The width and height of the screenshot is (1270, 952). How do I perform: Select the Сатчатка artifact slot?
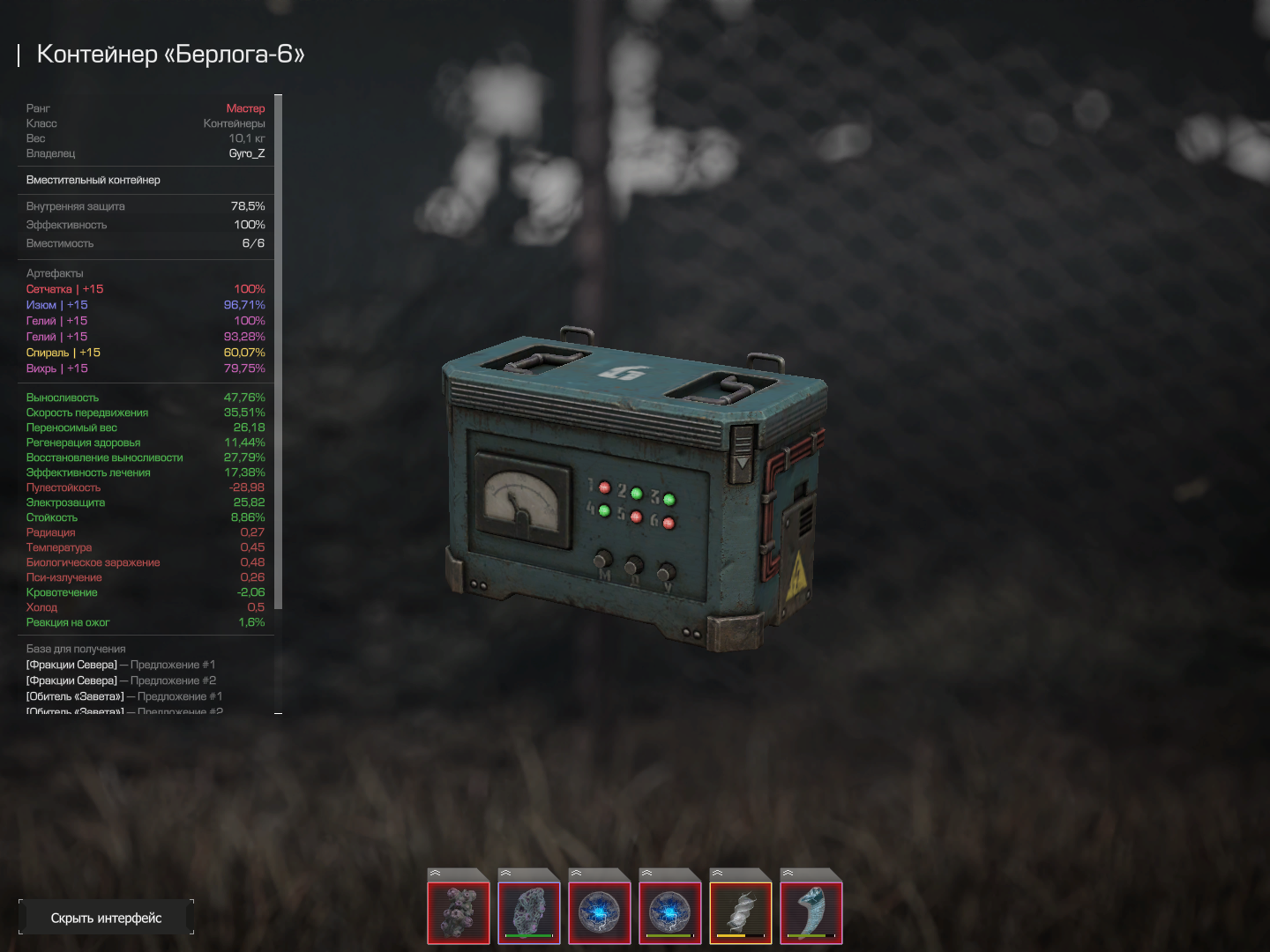(x=459, y=912)
